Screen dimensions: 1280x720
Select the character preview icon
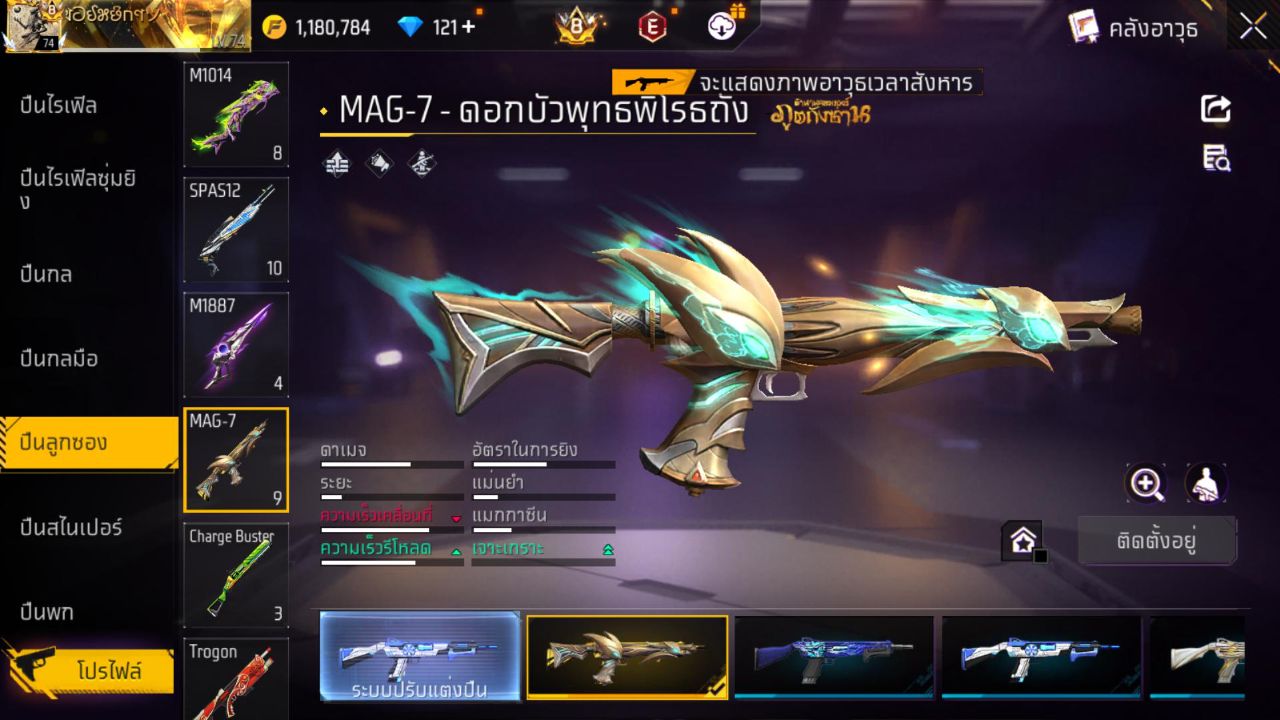click(x=1205, y=483)
